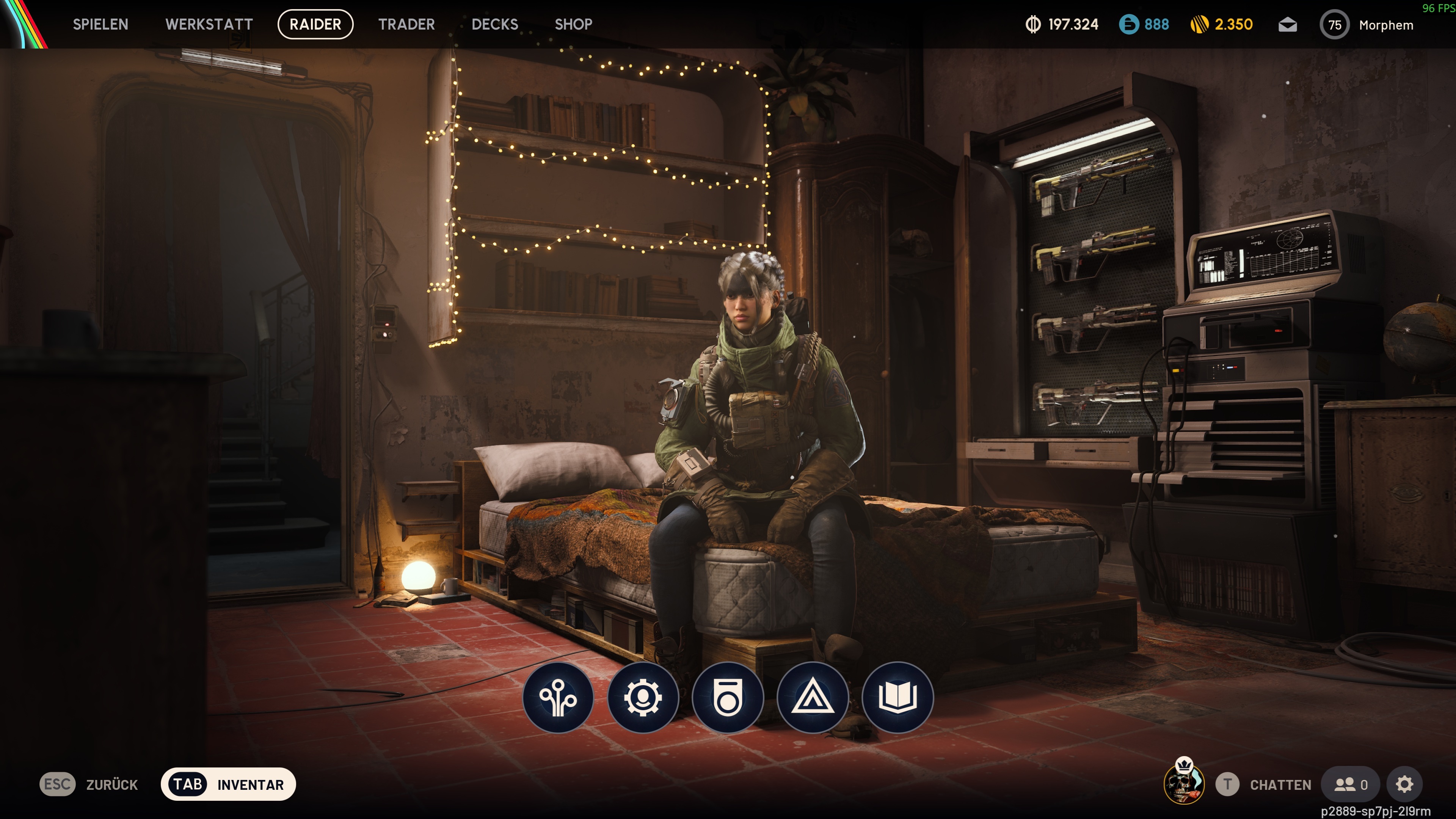Click the gear-and-character customization icon
The image size is (1456, 819).
click(643, 698)
